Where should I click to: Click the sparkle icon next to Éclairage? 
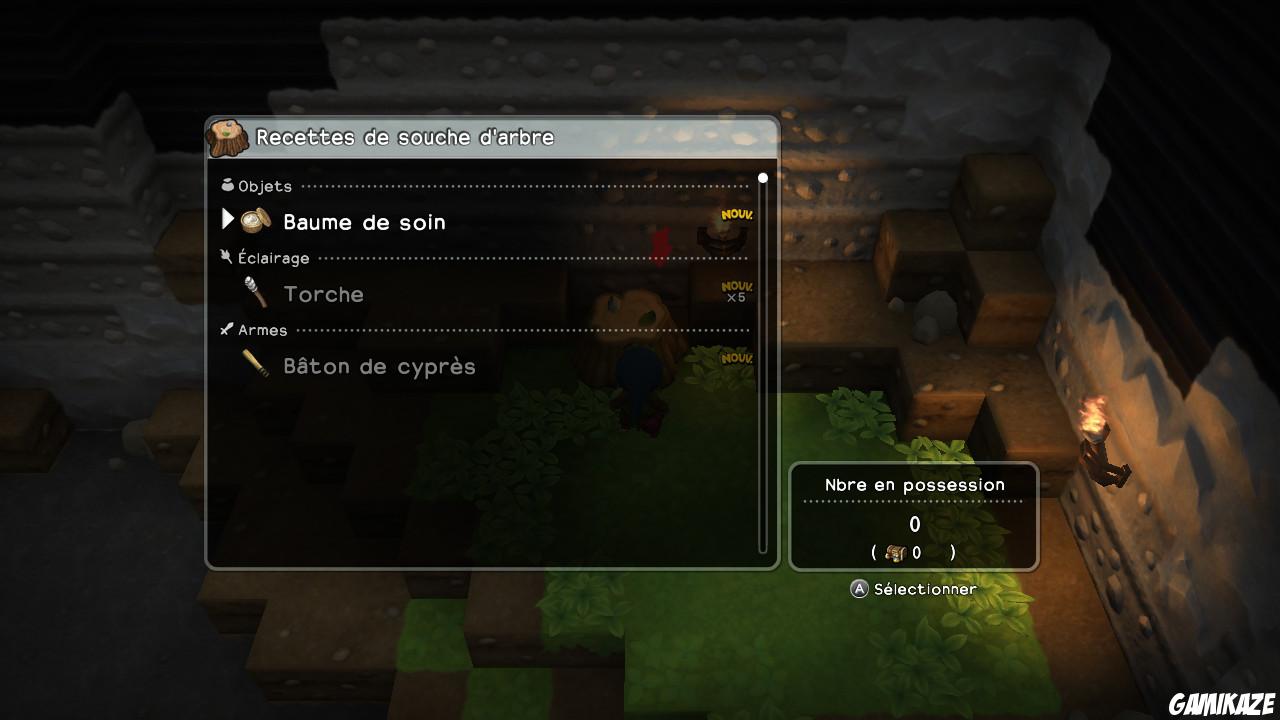click(227, 256)
